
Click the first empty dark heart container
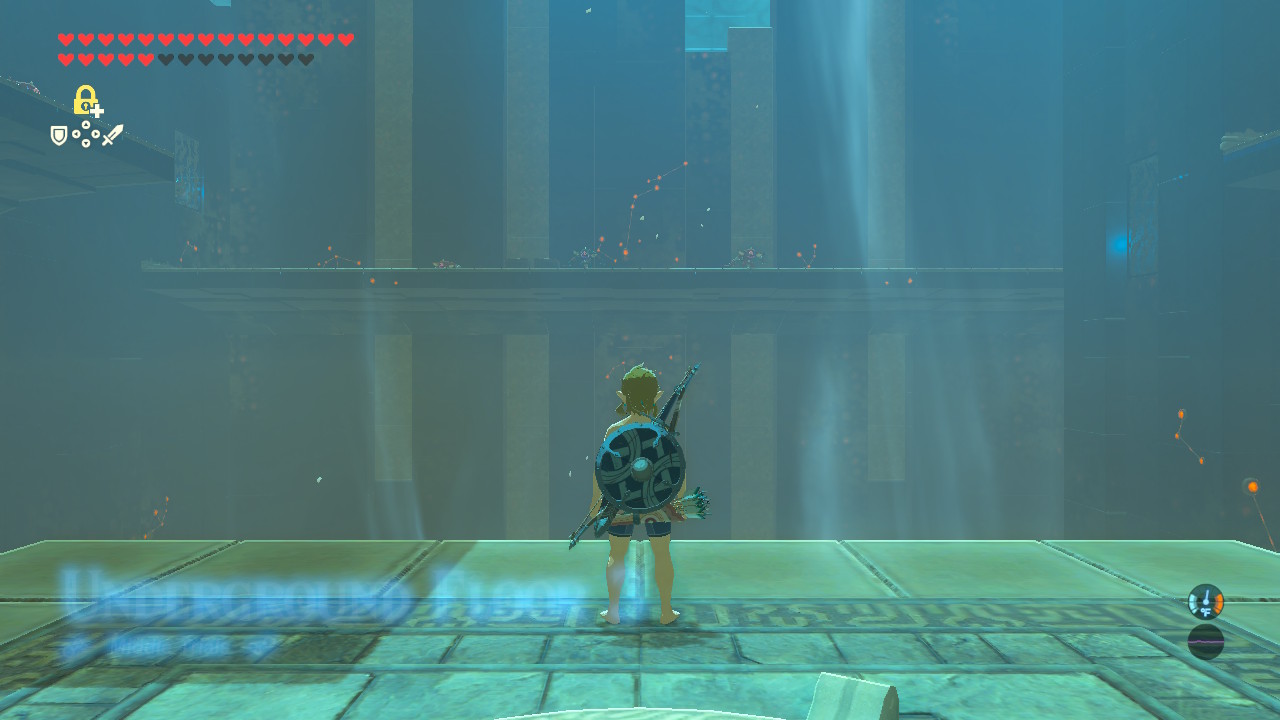[x=166, y=57]
